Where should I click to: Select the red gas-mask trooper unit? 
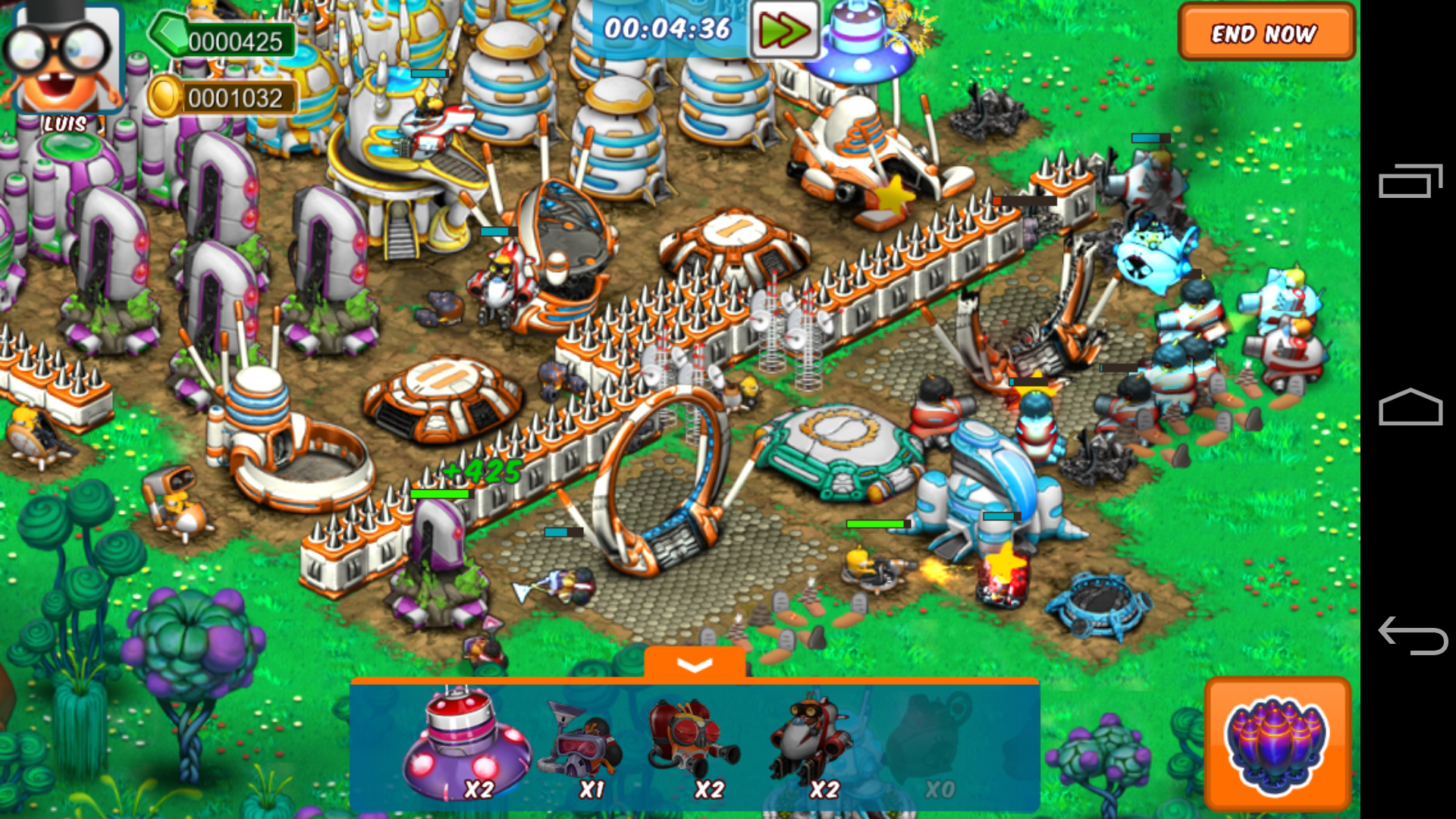tap(694, 747)
